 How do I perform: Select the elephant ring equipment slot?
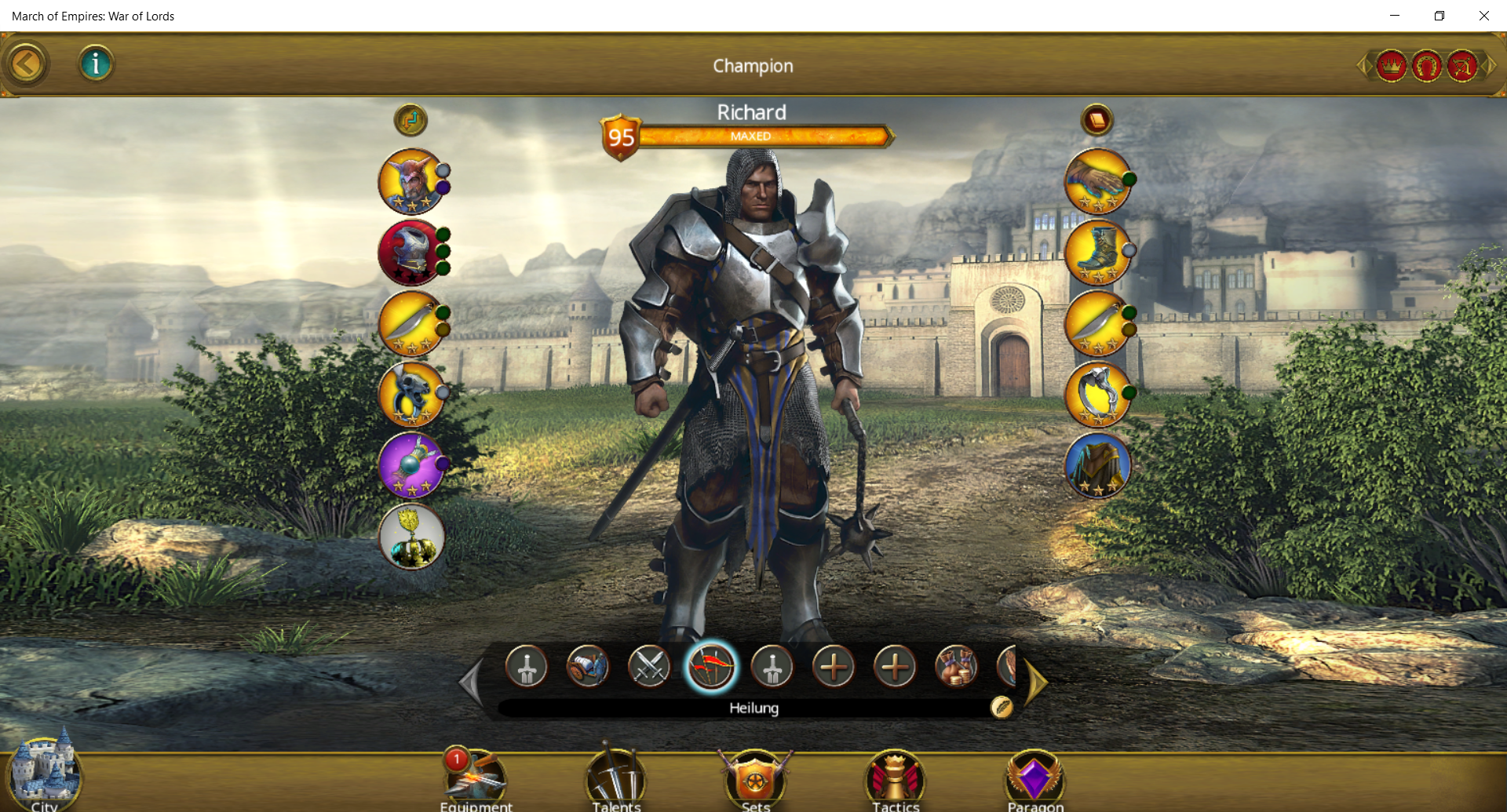pos(1097,394)
